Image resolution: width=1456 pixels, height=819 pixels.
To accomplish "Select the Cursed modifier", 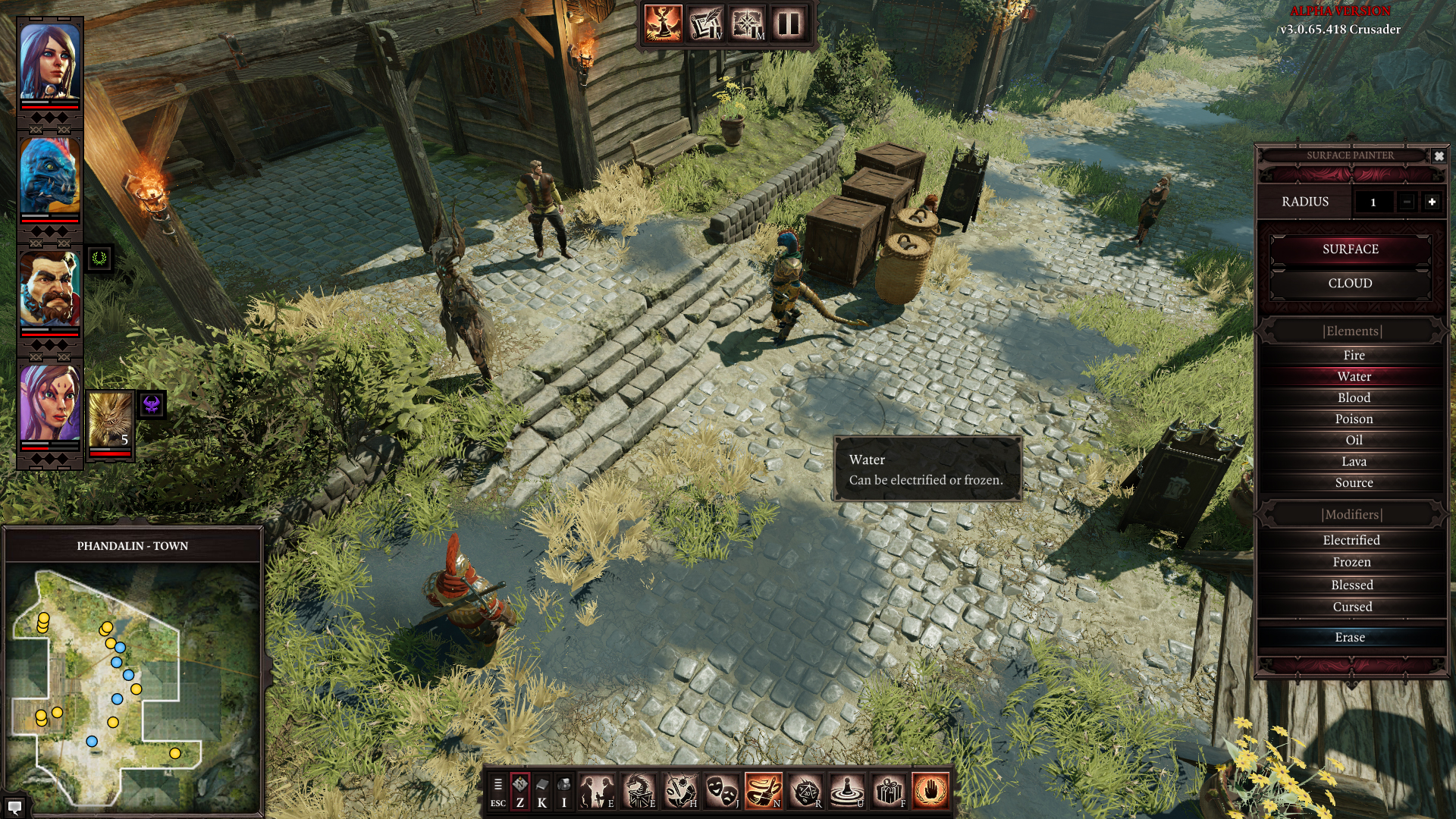I will (1352, 607).
